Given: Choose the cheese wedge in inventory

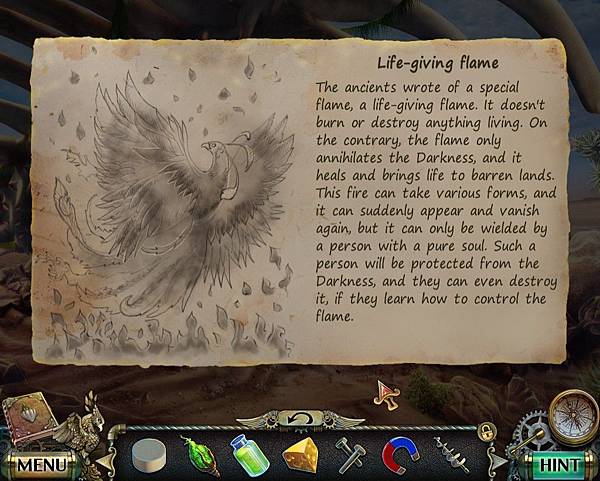Looking at the screenshot, I should click(301, 455).
